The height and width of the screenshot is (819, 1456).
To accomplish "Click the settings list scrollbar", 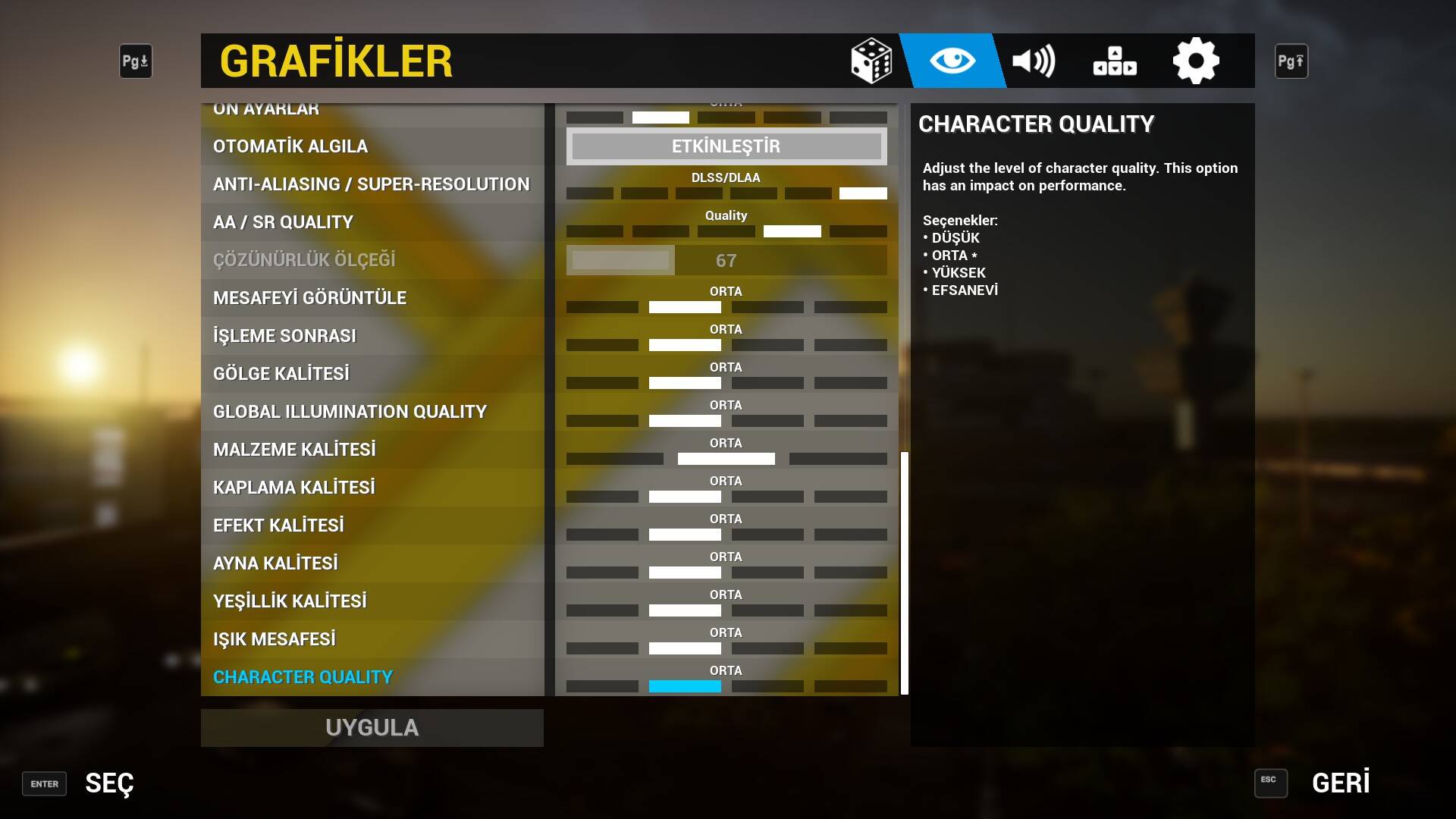I will (x=904, y=573).
